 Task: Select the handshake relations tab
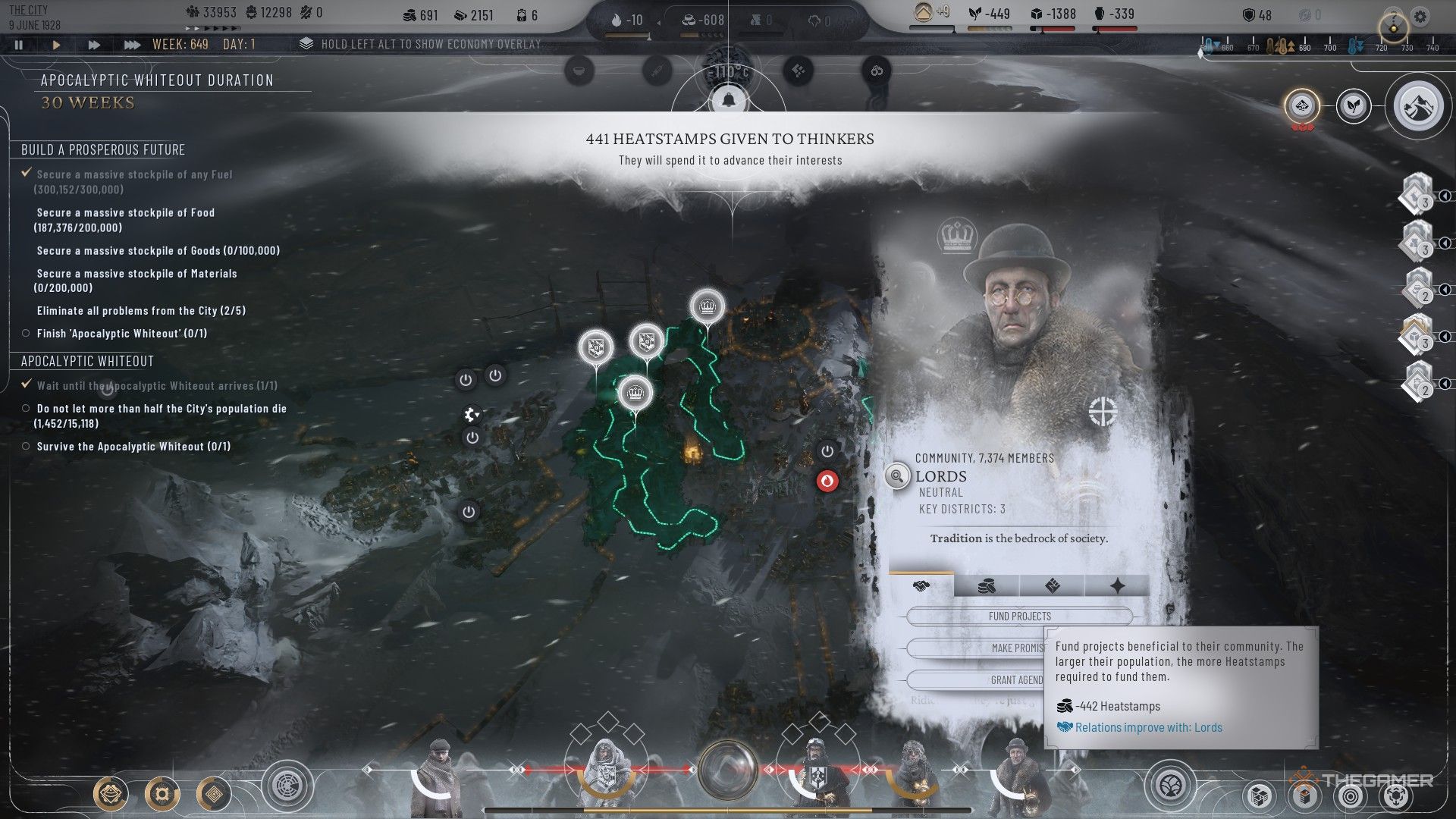point(921,585)
